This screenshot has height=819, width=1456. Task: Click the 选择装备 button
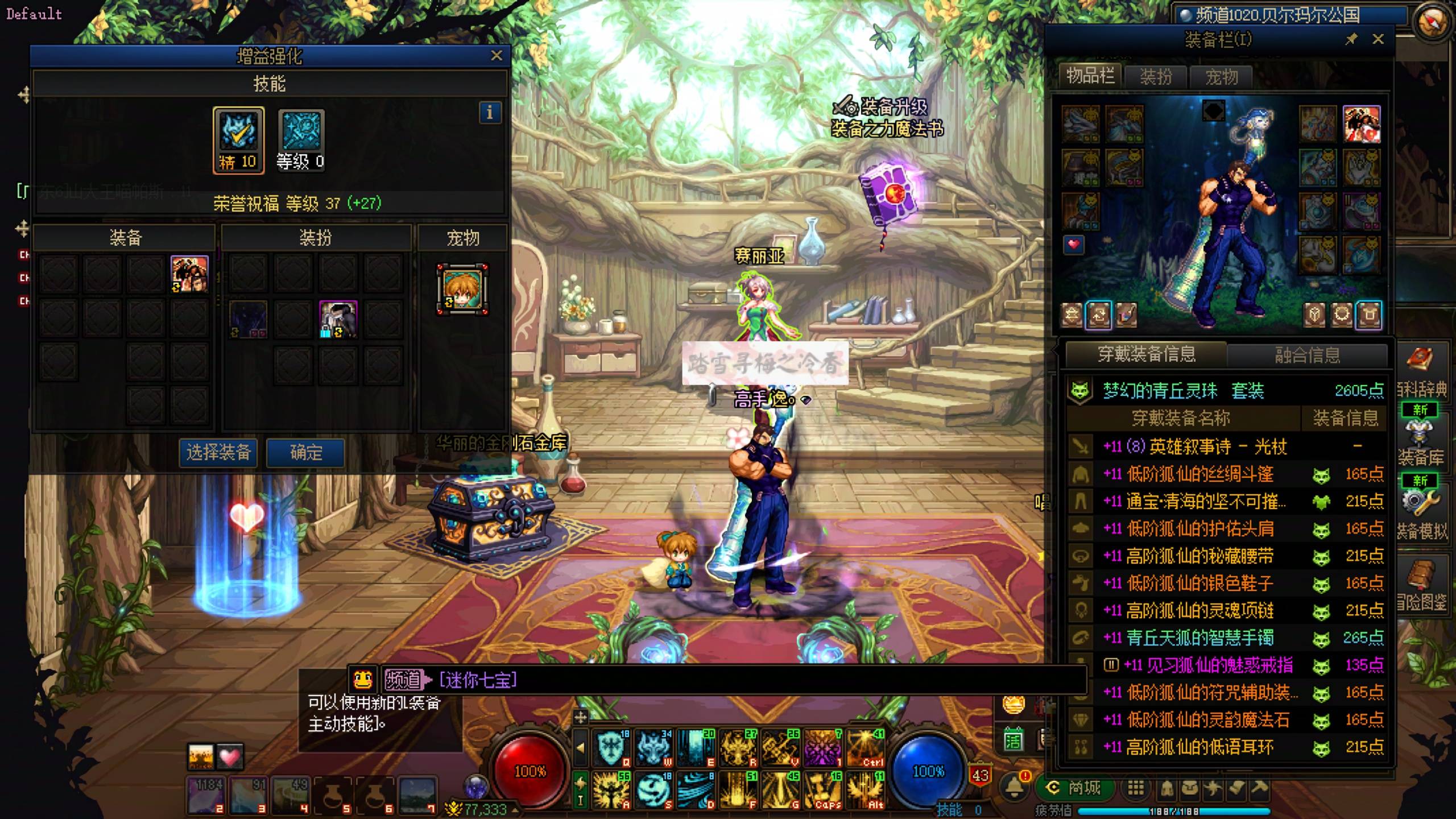pyautogui.click(x=218, y=453)
